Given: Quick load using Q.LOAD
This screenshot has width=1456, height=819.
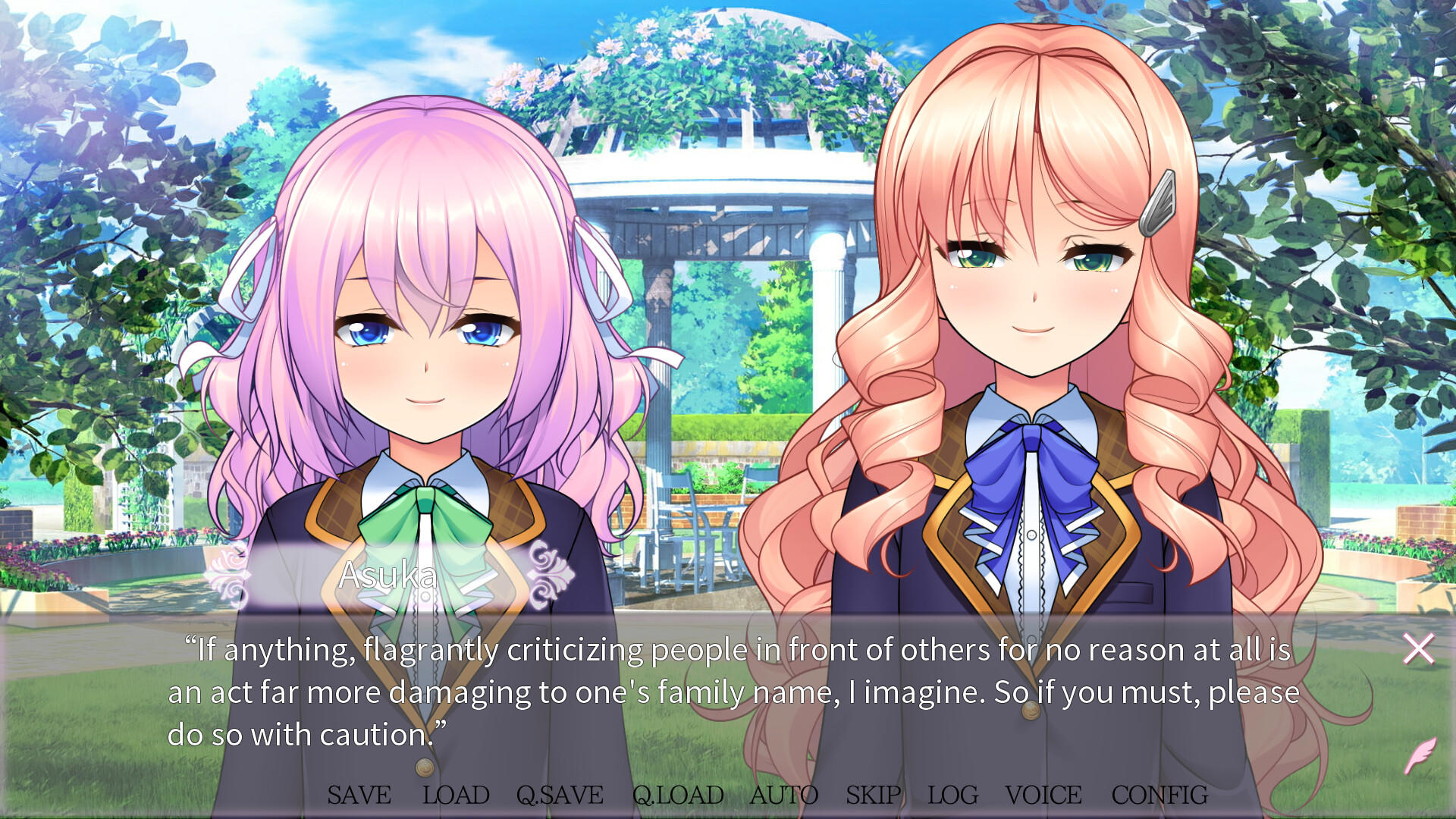Looking at the screenshot, I should (x=677, y=795).
